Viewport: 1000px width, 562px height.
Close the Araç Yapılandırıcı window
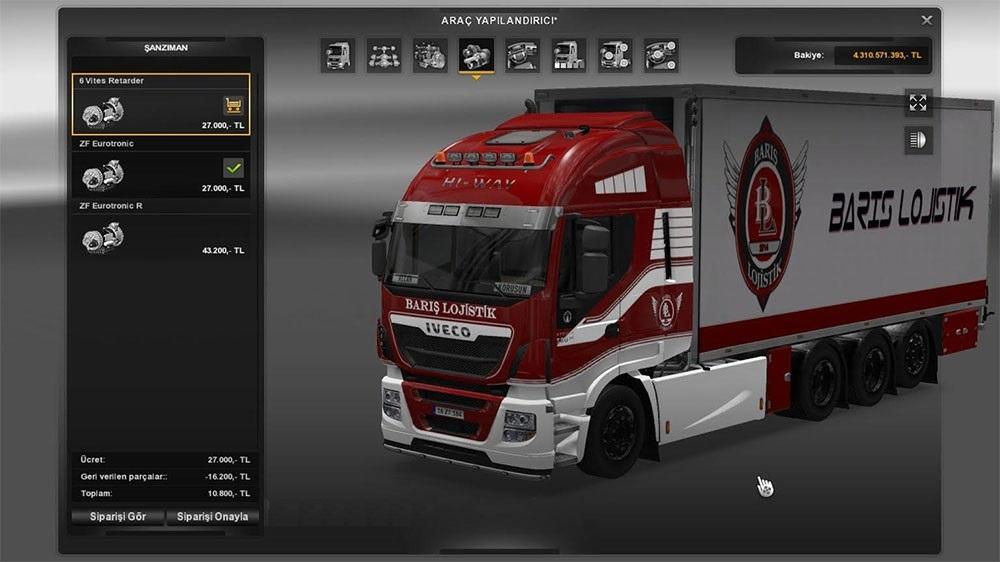927,19
